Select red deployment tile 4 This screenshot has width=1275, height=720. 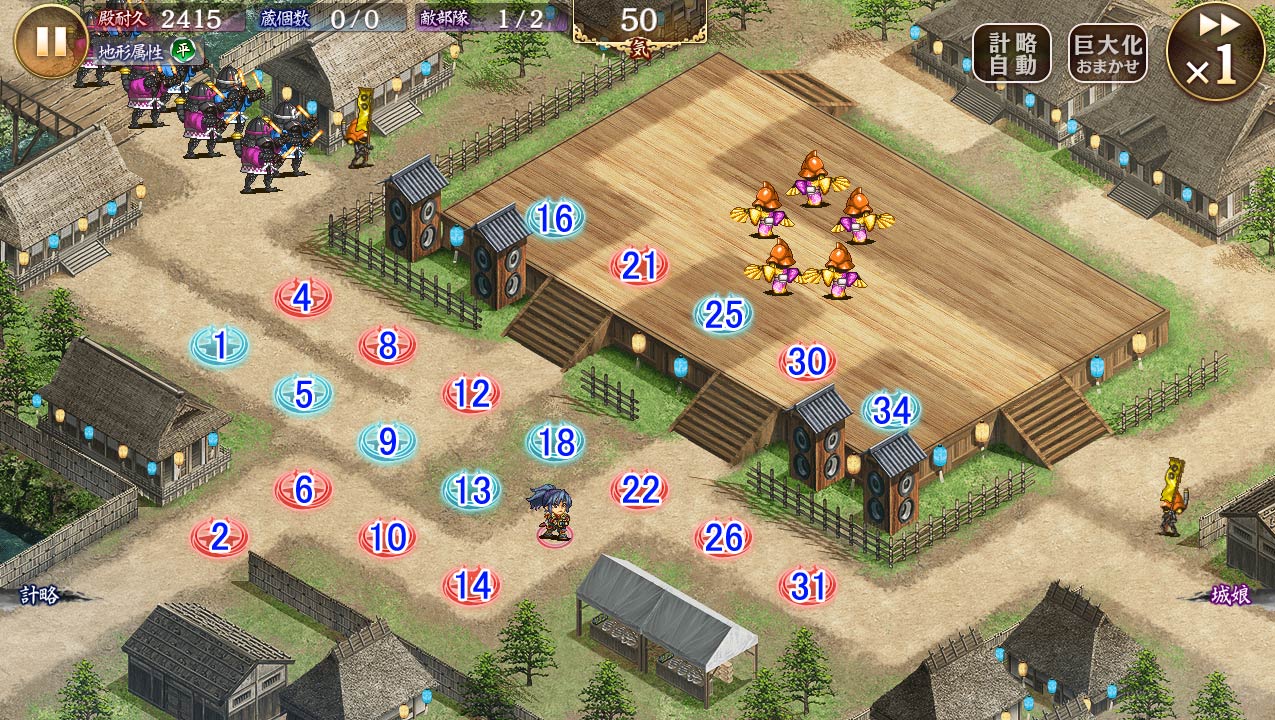click(x=303, y=297)
